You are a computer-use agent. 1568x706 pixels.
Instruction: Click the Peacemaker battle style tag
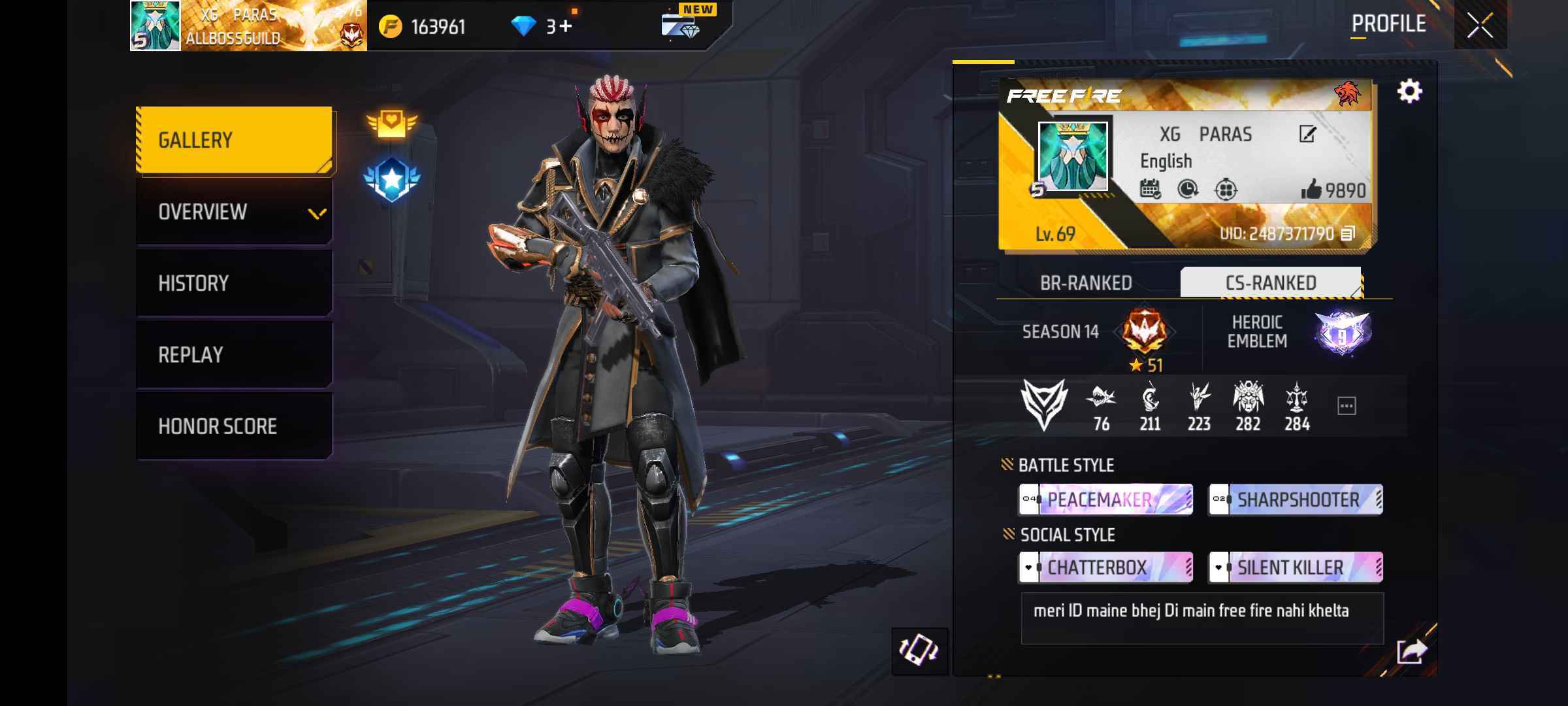[1105, 500]
